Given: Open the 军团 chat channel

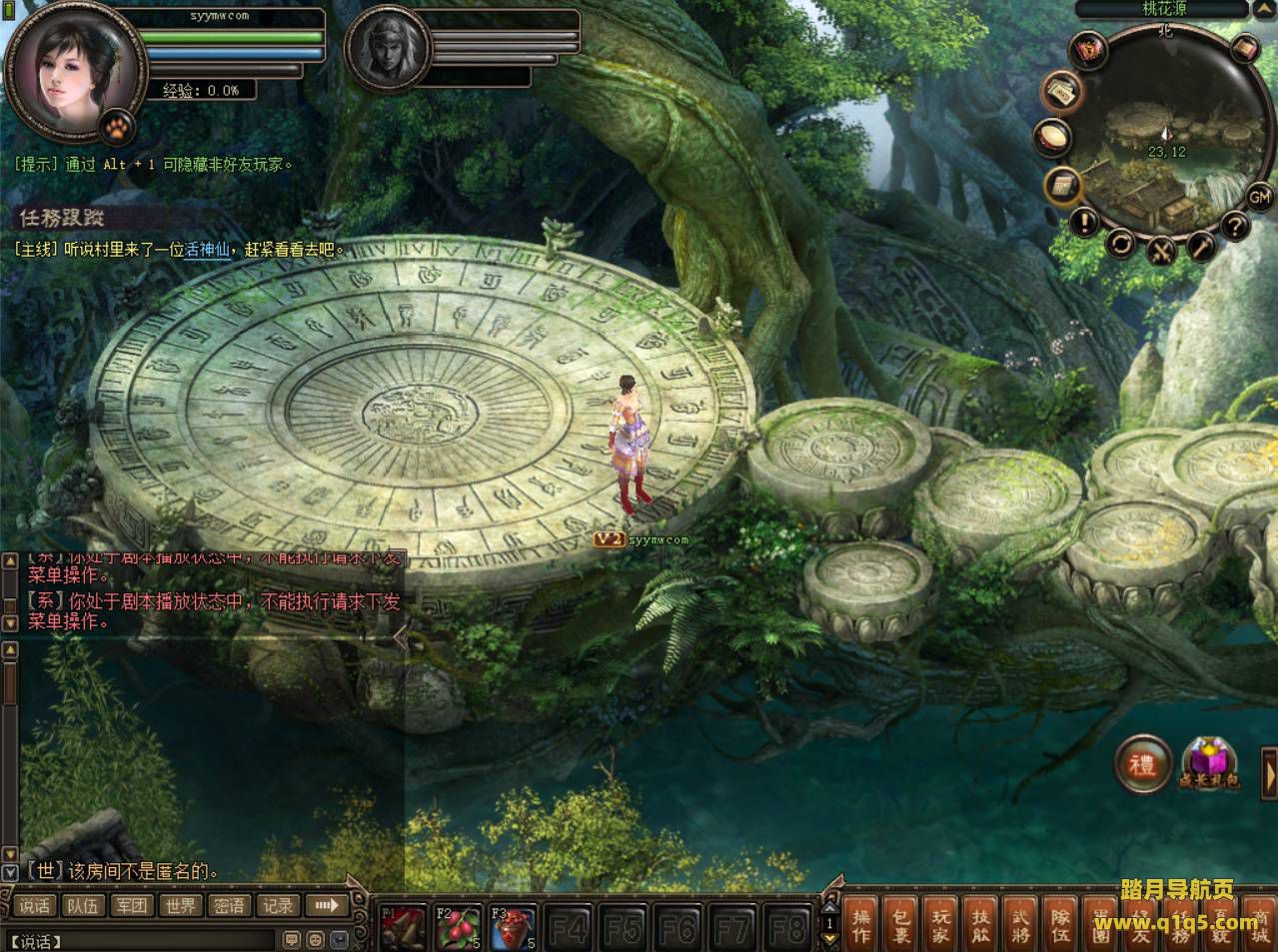Looking at the screenshot, I should pyautogui.click(x=132, y=906).
